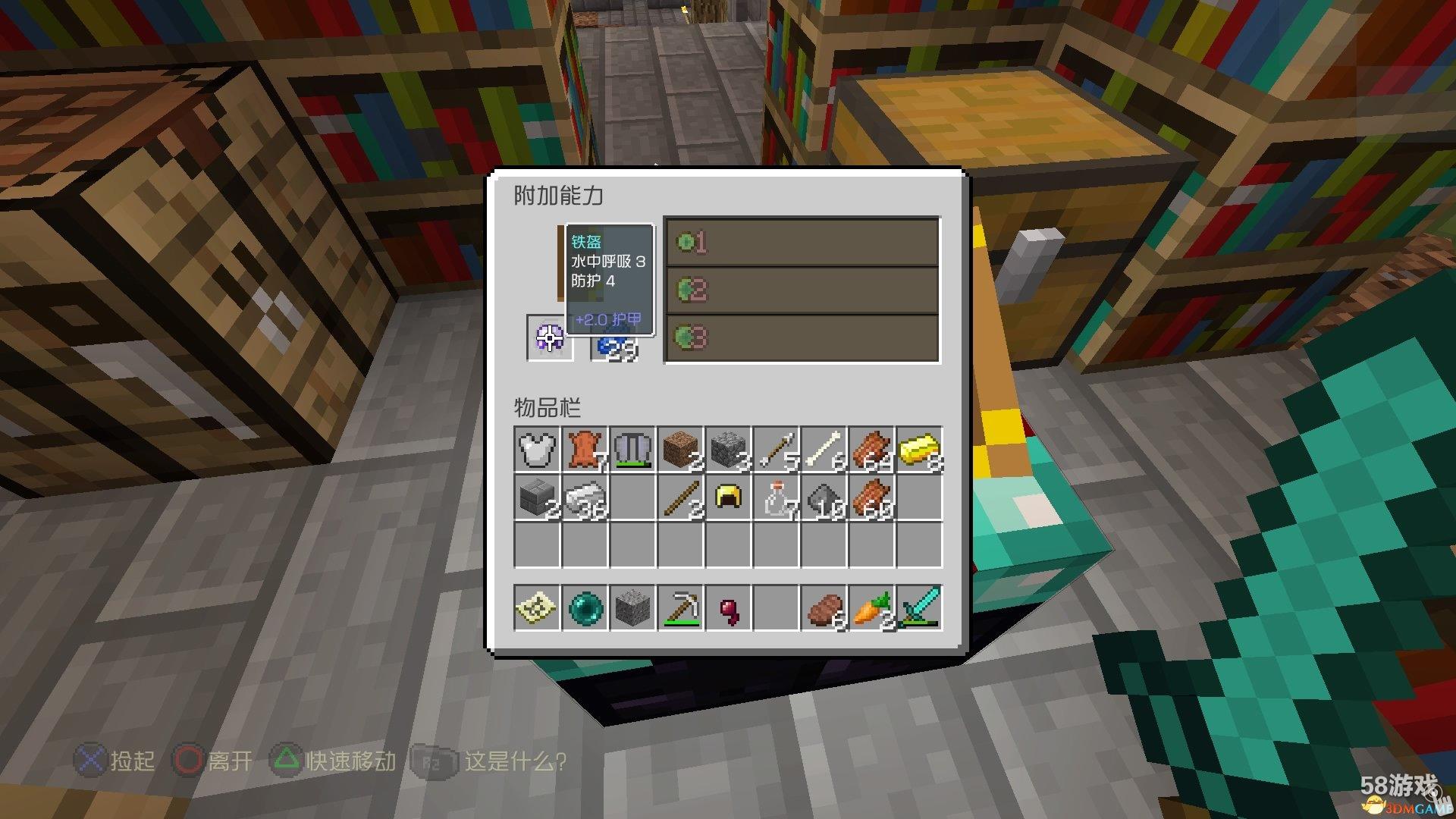Screen dimensions: 1456x819
Task: Choose the ender pearl hotbar slot
Action: [585, 607]
